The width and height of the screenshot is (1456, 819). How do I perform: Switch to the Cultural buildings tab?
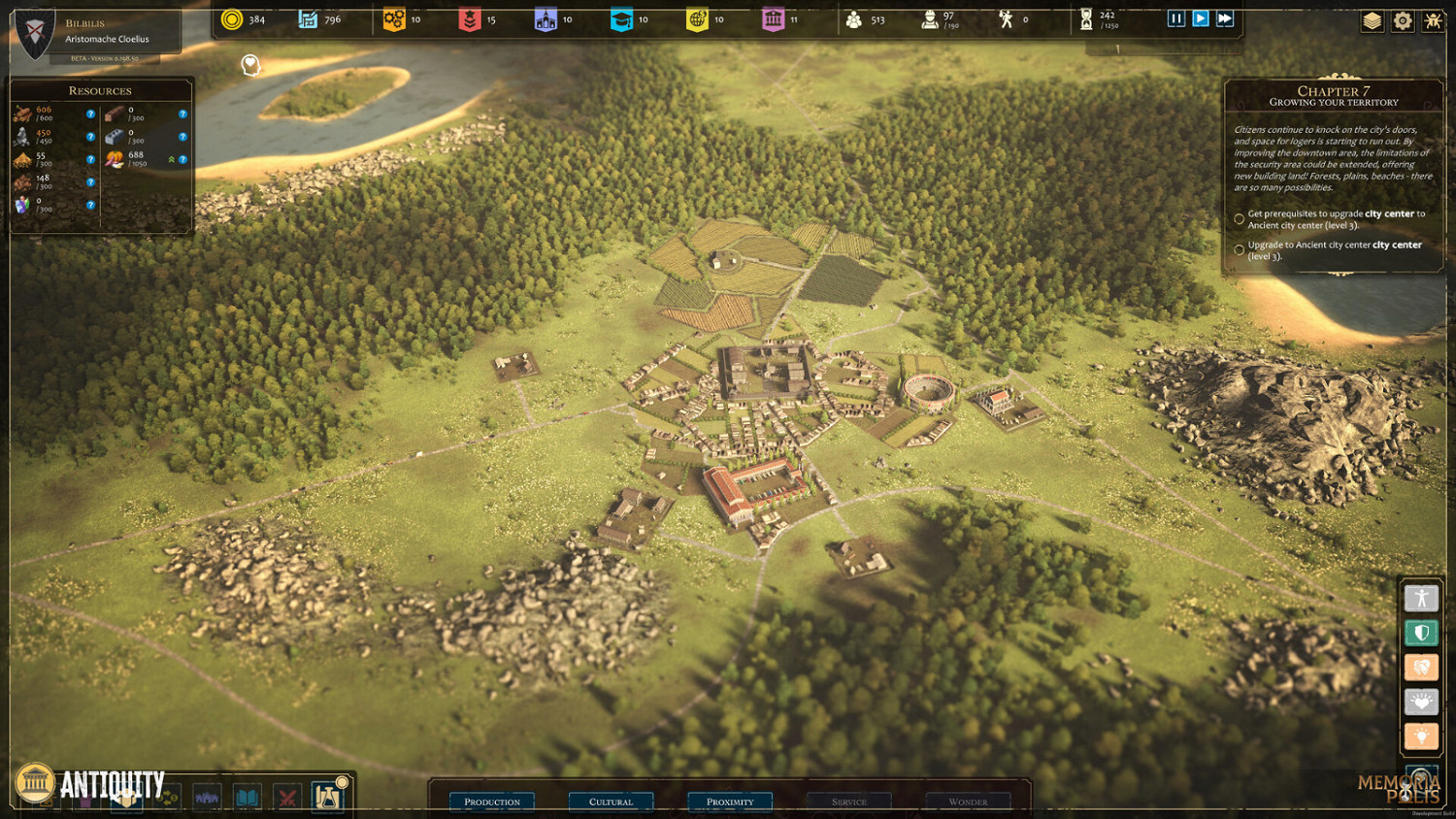[611, 802]
